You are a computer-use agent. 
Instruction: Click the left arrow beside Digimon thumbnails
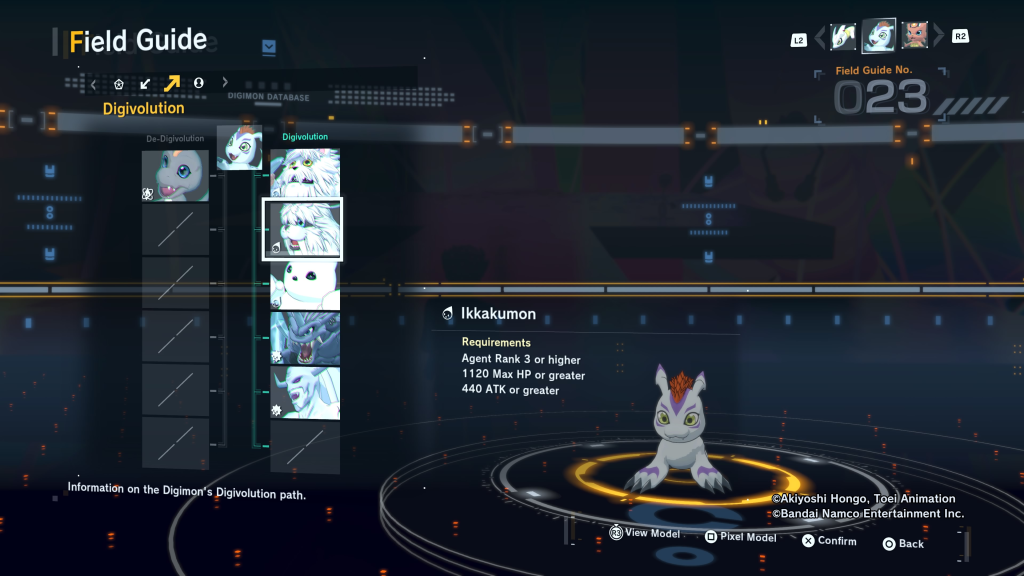pyautogui.click(x=820, y=38)
